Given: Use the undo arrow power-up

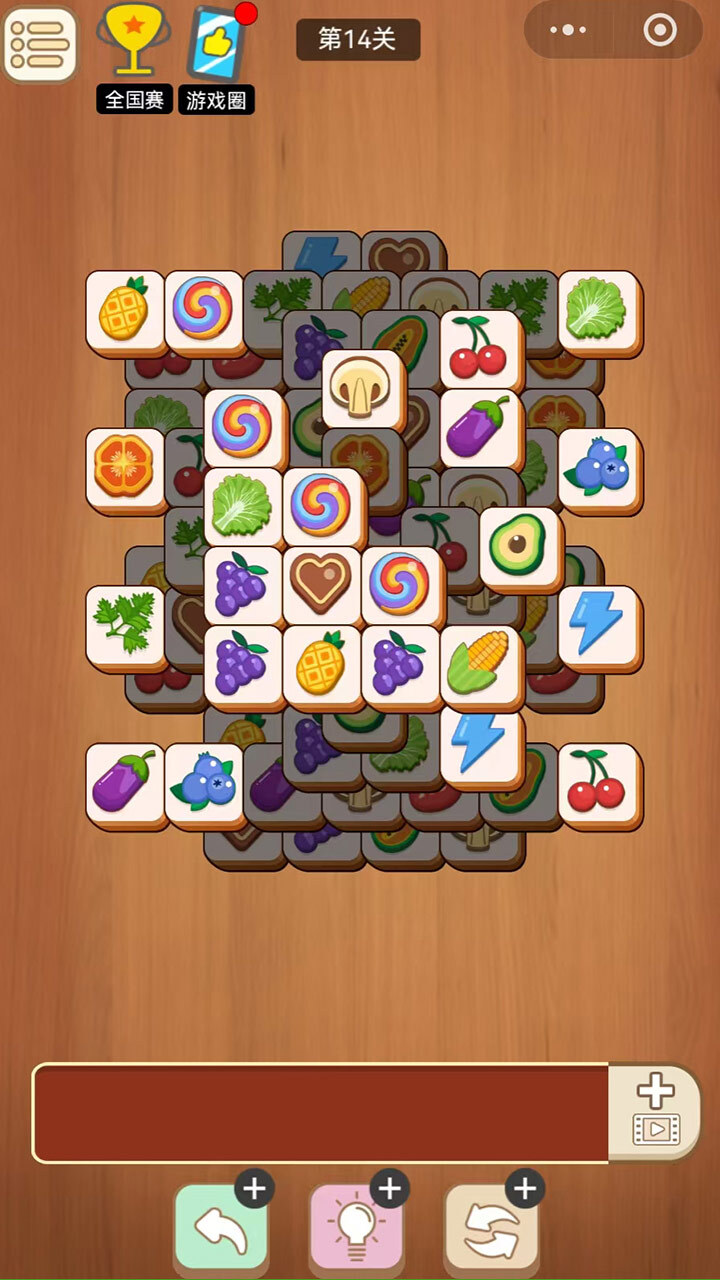Looking at the screenshot, I should [221, 1226].
